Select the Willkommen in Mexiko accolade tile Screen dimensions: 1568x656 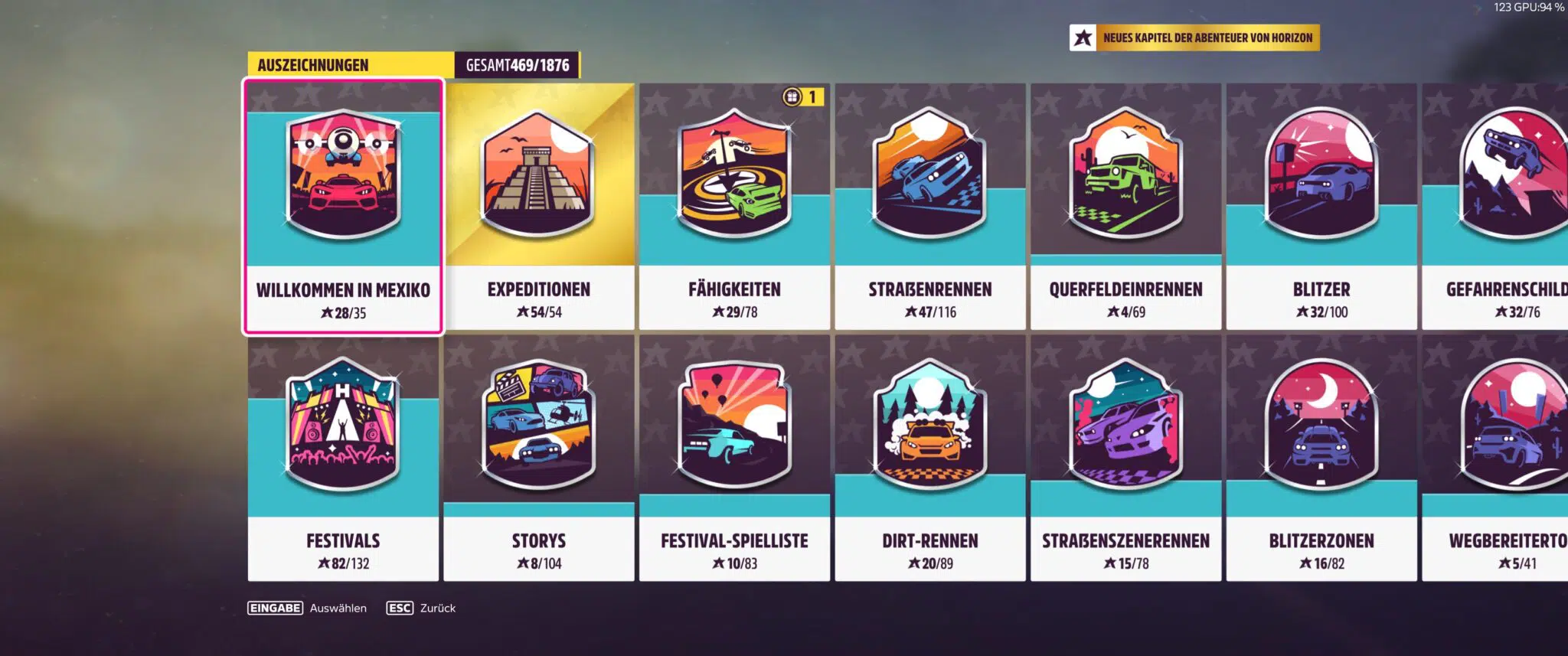click(x=343, y=207)
